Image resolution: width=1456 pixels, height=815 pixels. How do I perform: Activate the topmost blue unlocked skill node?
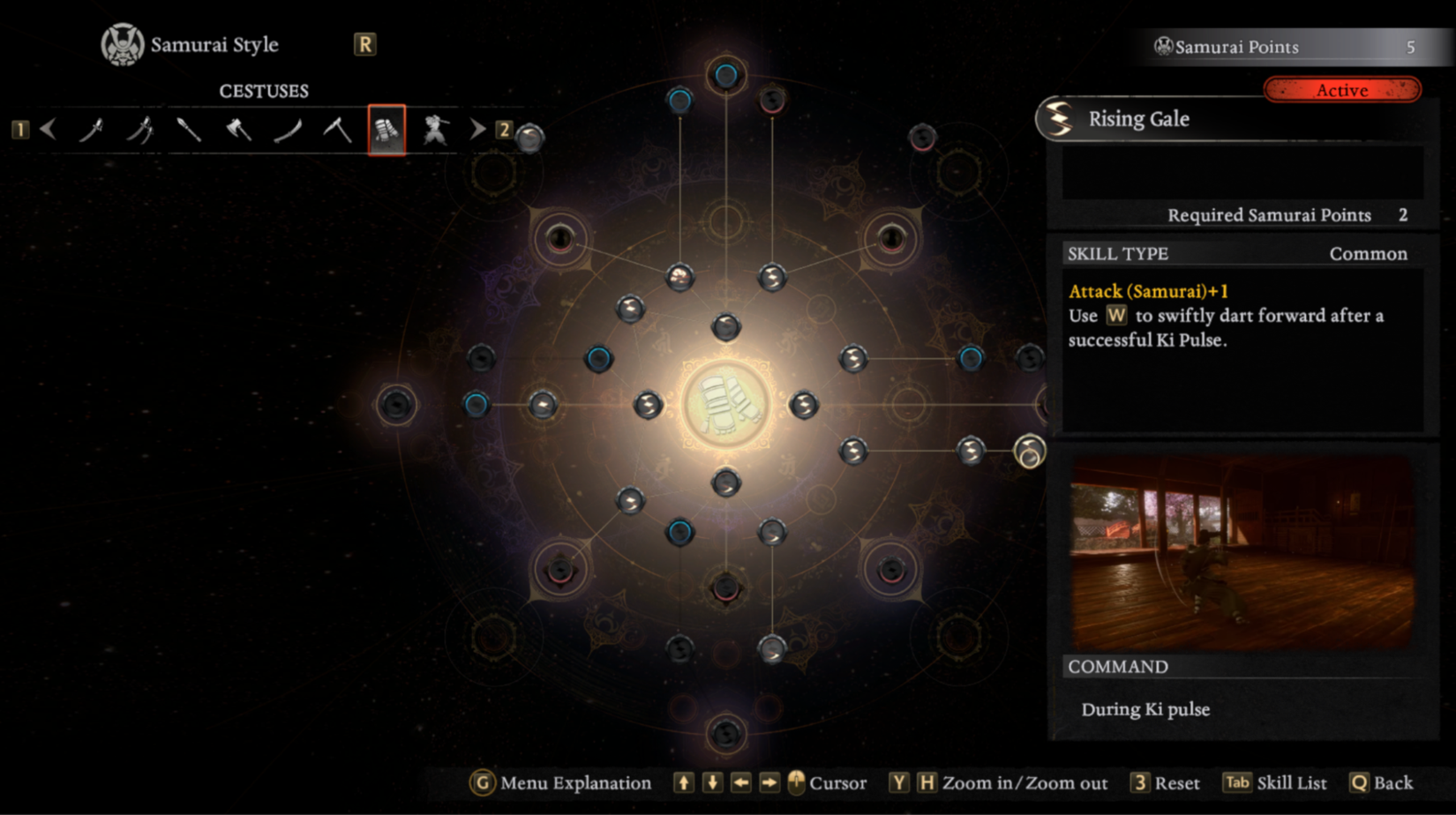725,76
